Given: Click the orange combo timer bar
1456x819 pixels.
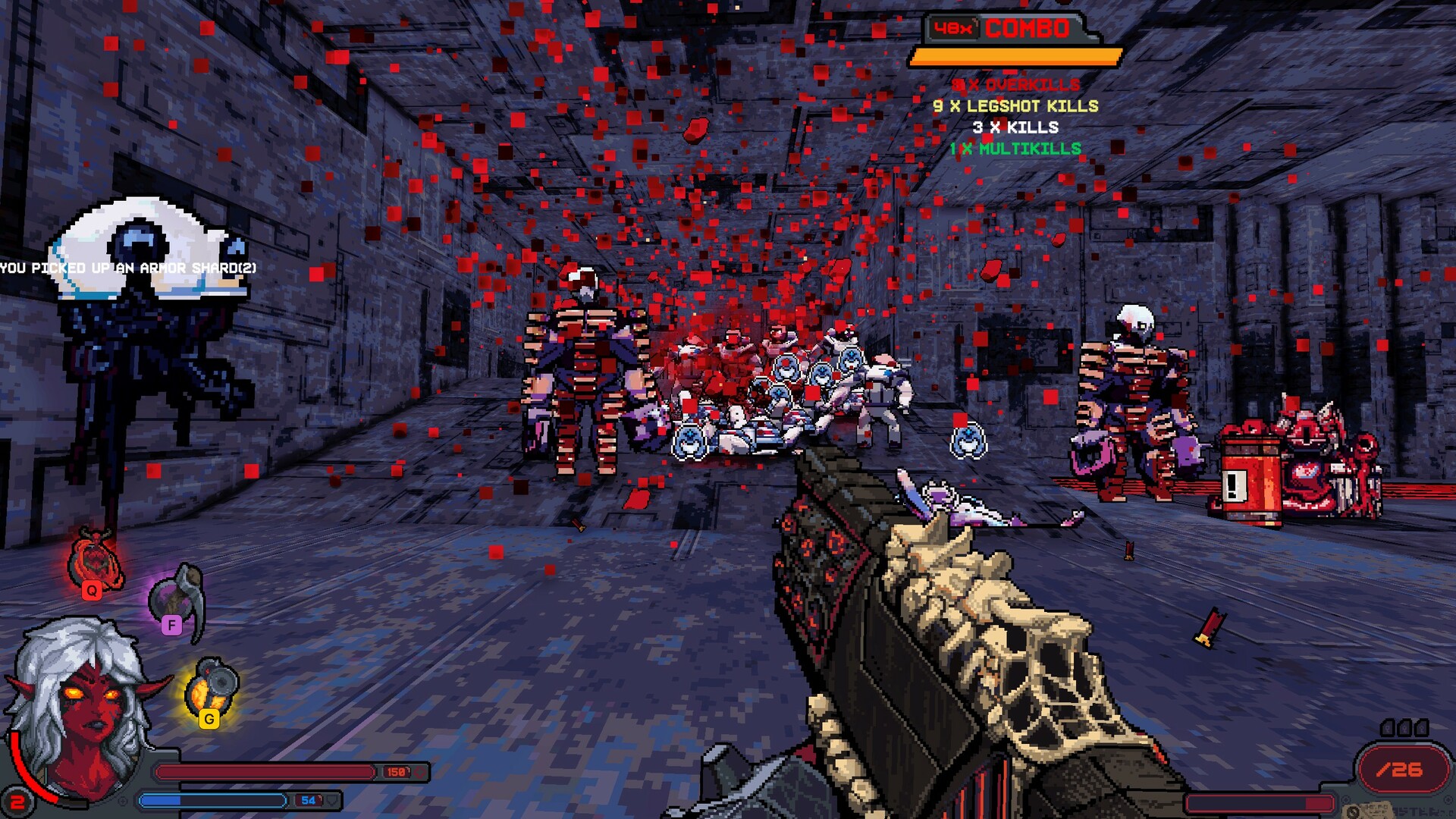Looking at the screenshot, I should click(1016, 55).
